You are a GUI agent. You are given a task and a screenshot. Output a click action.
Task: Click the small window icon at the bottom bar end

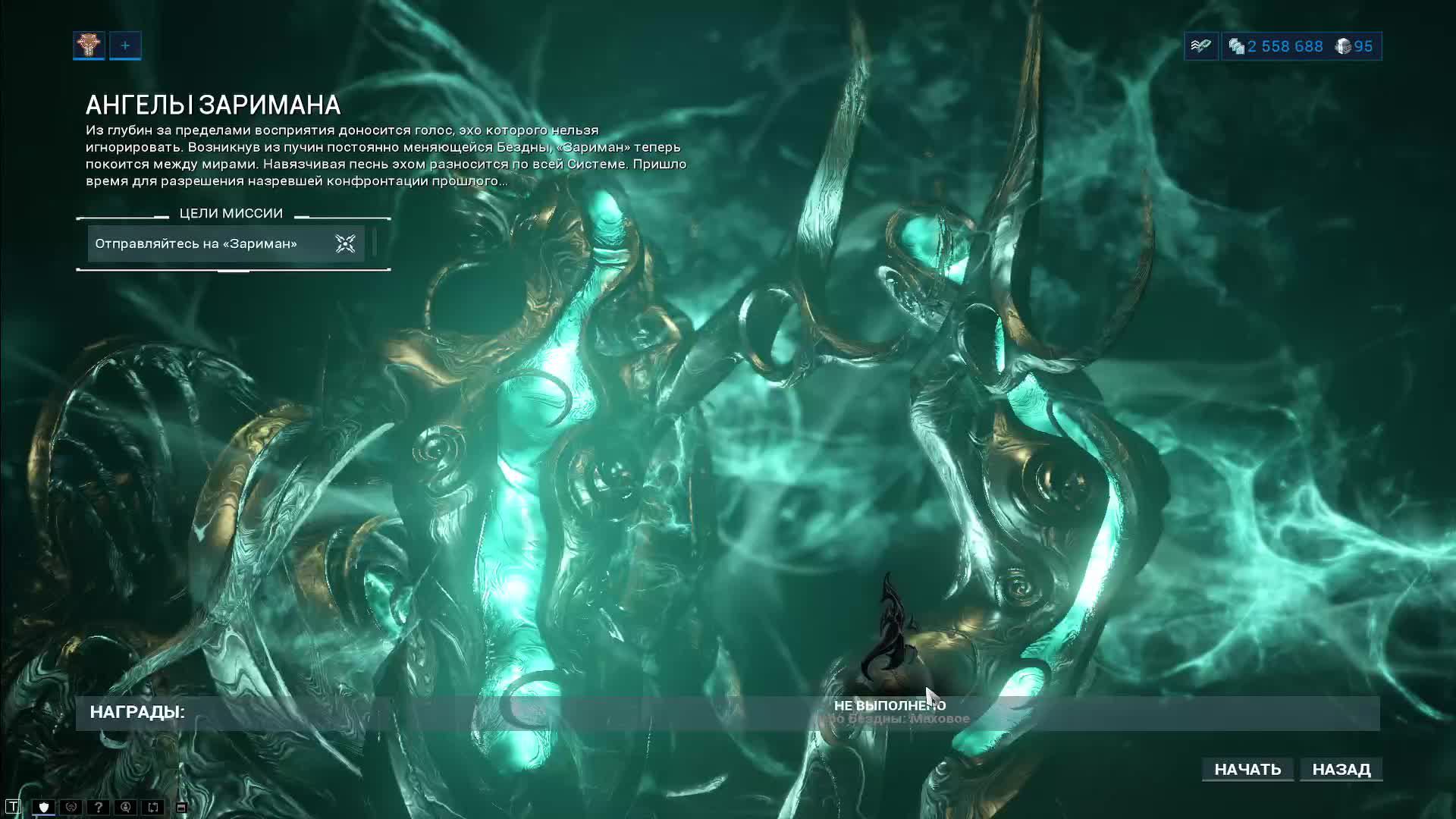pyautogui.click(x=180, y=806)
